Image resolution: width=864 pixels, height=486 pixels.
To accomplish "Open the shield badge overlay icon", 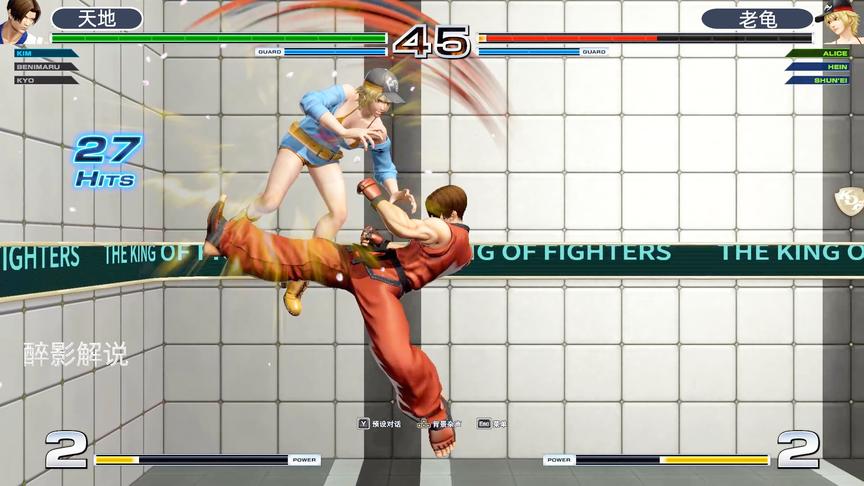I will pos(851,199).
